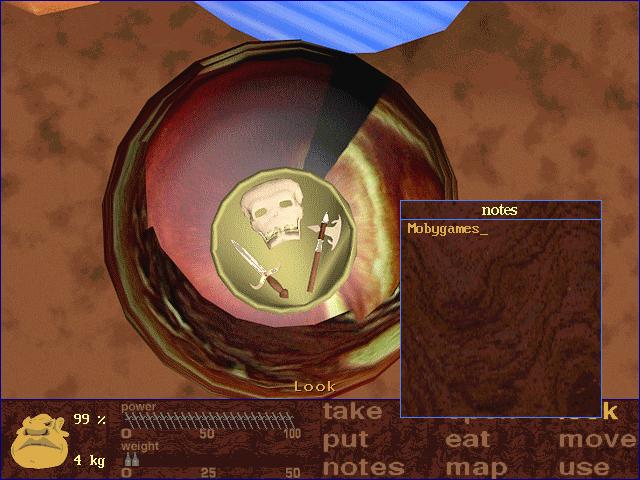Choose the take command

coord(353,411)
